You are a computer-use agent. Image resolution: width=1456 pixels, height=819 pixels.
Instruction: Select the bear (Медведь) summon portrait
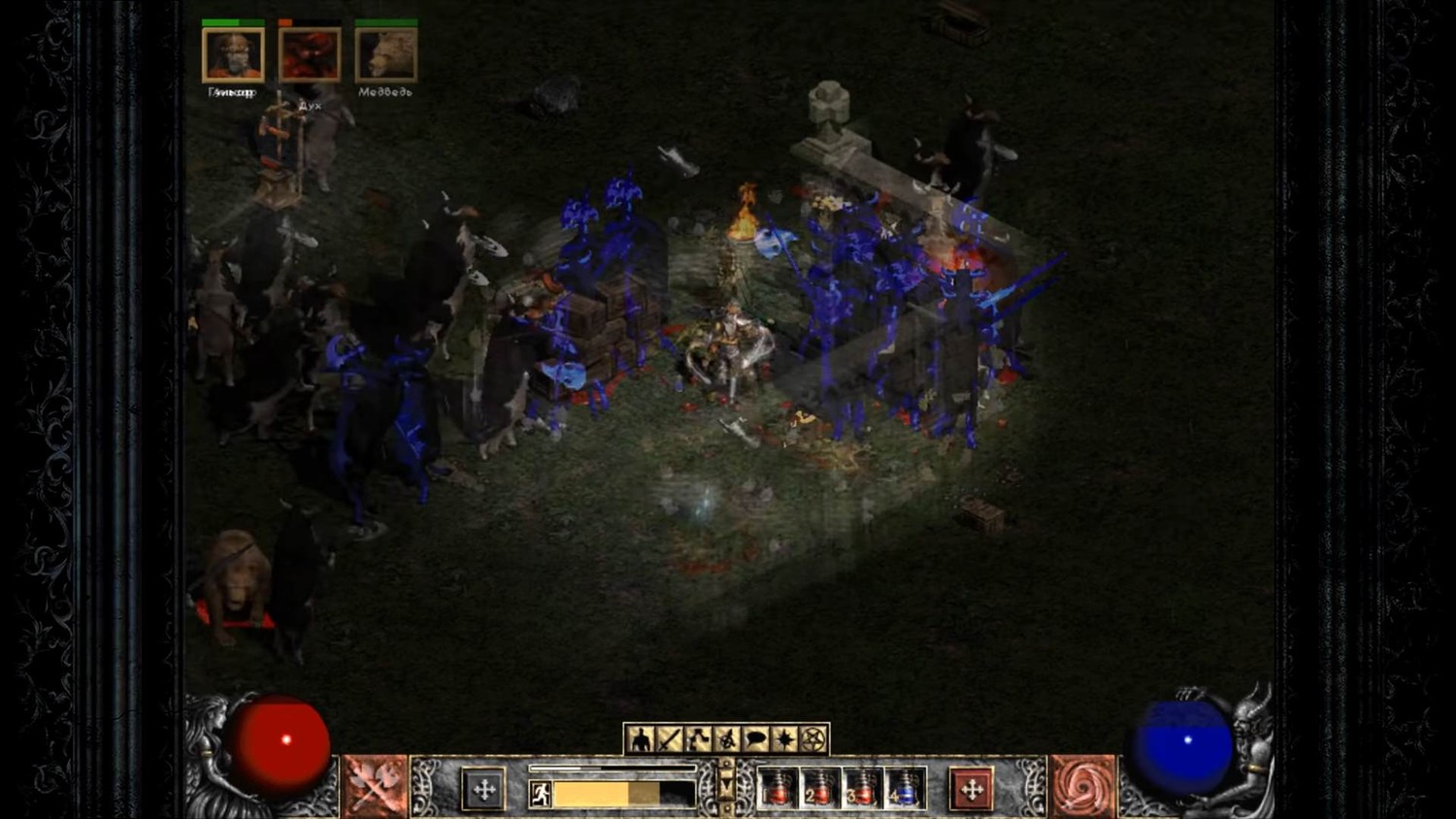(385, 55)
